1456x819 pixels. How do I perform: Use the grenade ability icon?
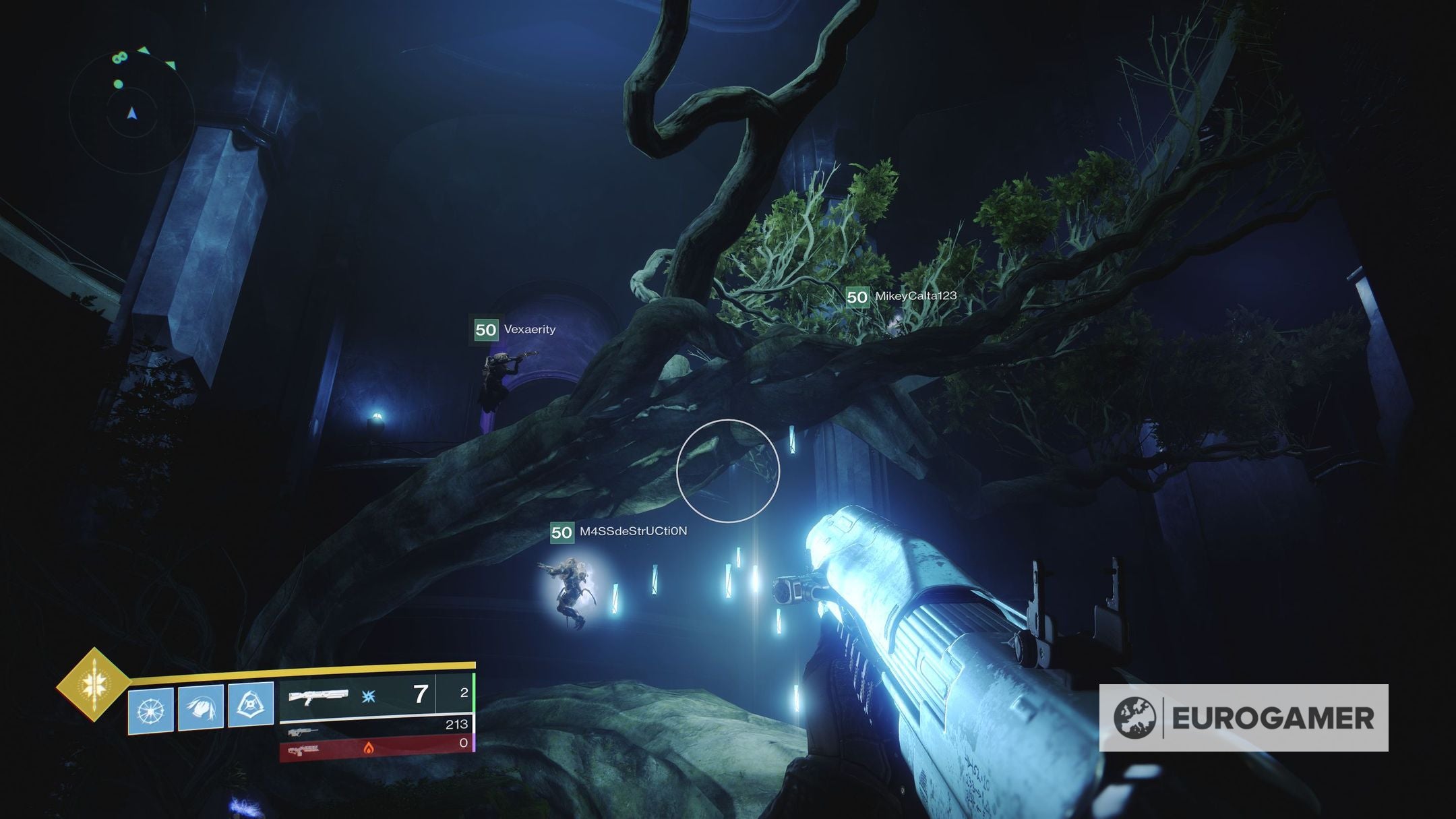[150, 710]
